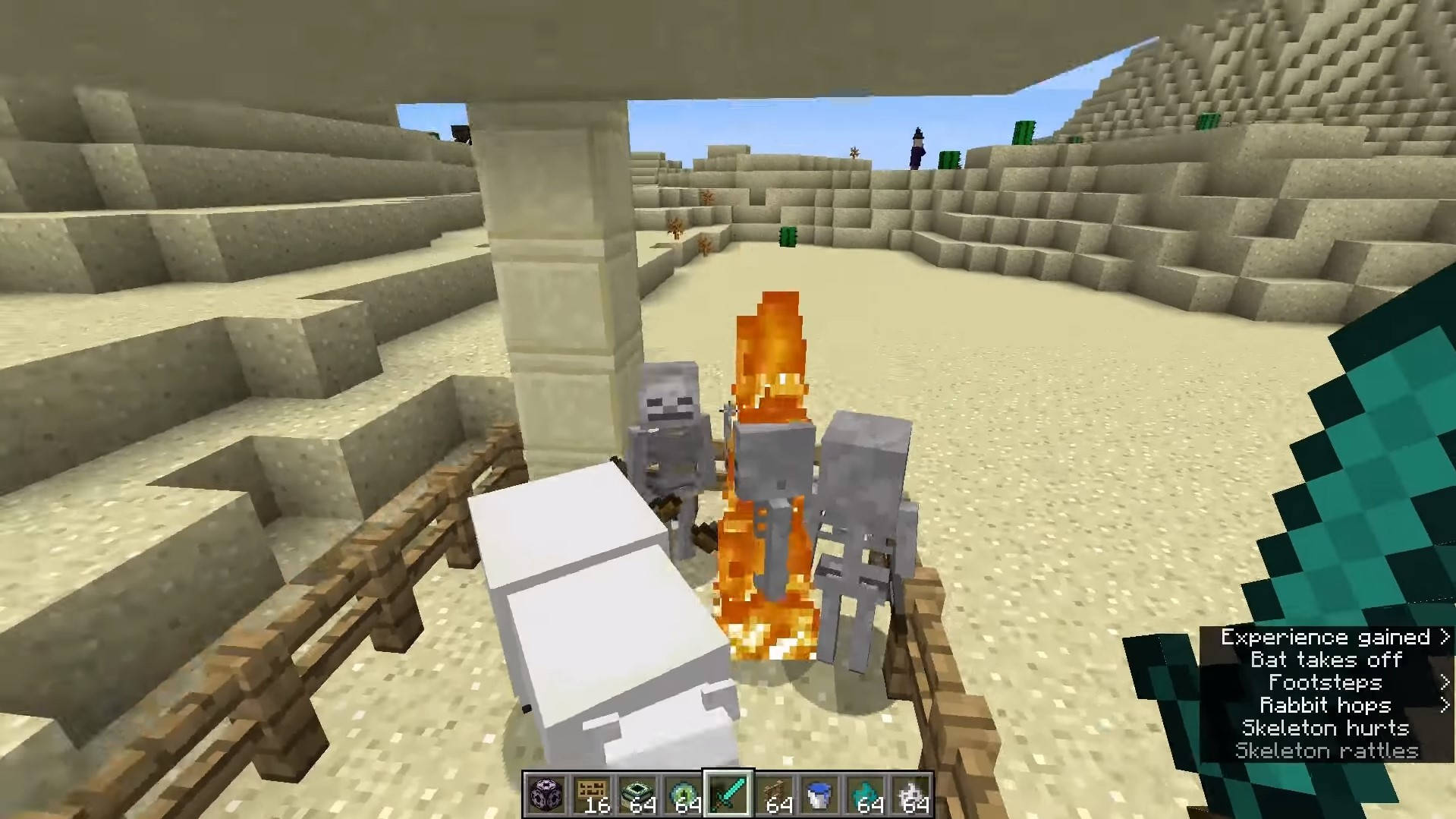Choose the water bucket hotbar slot
1456x819 pixels.
820,795
